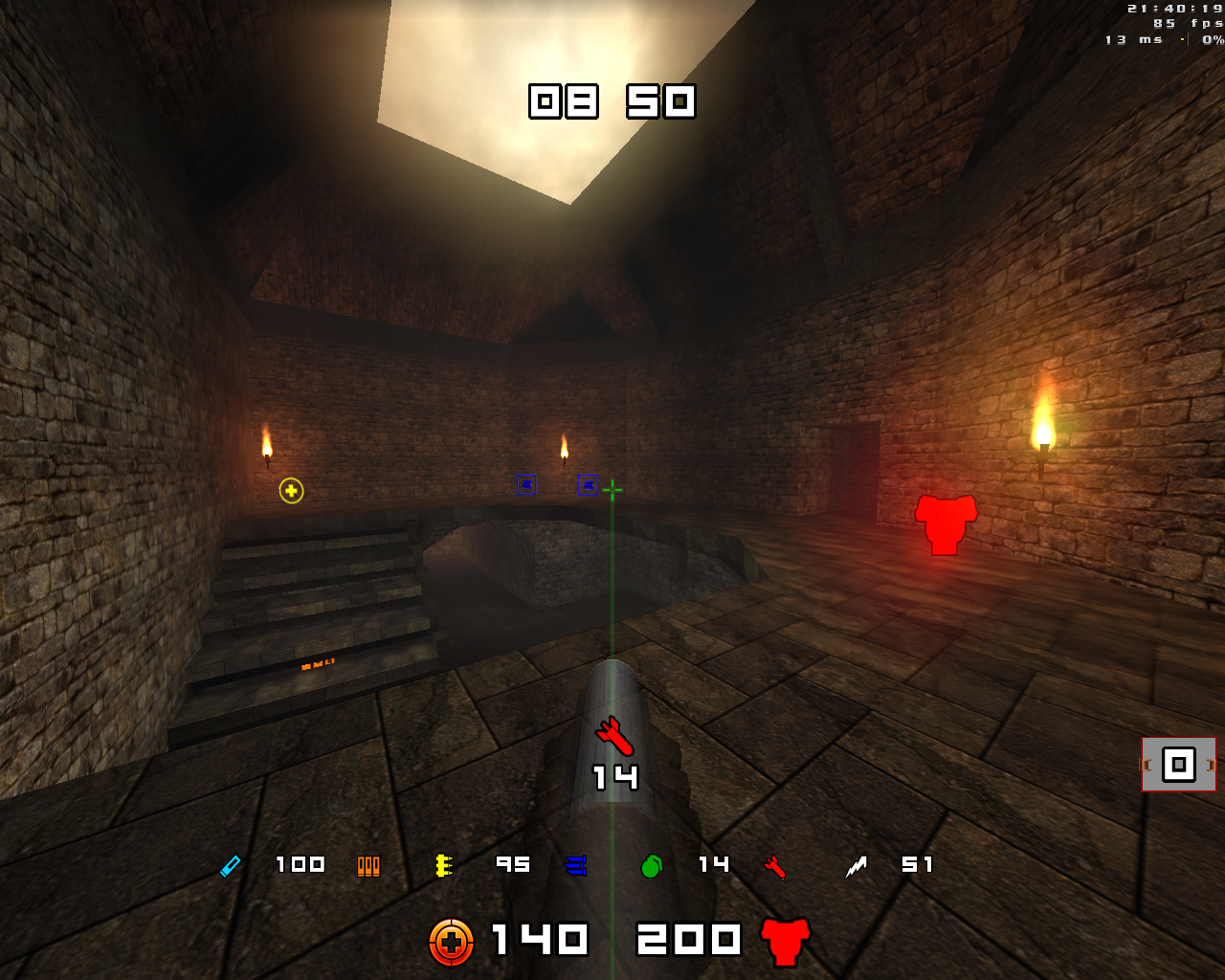Image resolution: width=1225 pixels, height=980 pixels.
Task: Choose the white lightning bolt weapon
Action: point(856,867)
